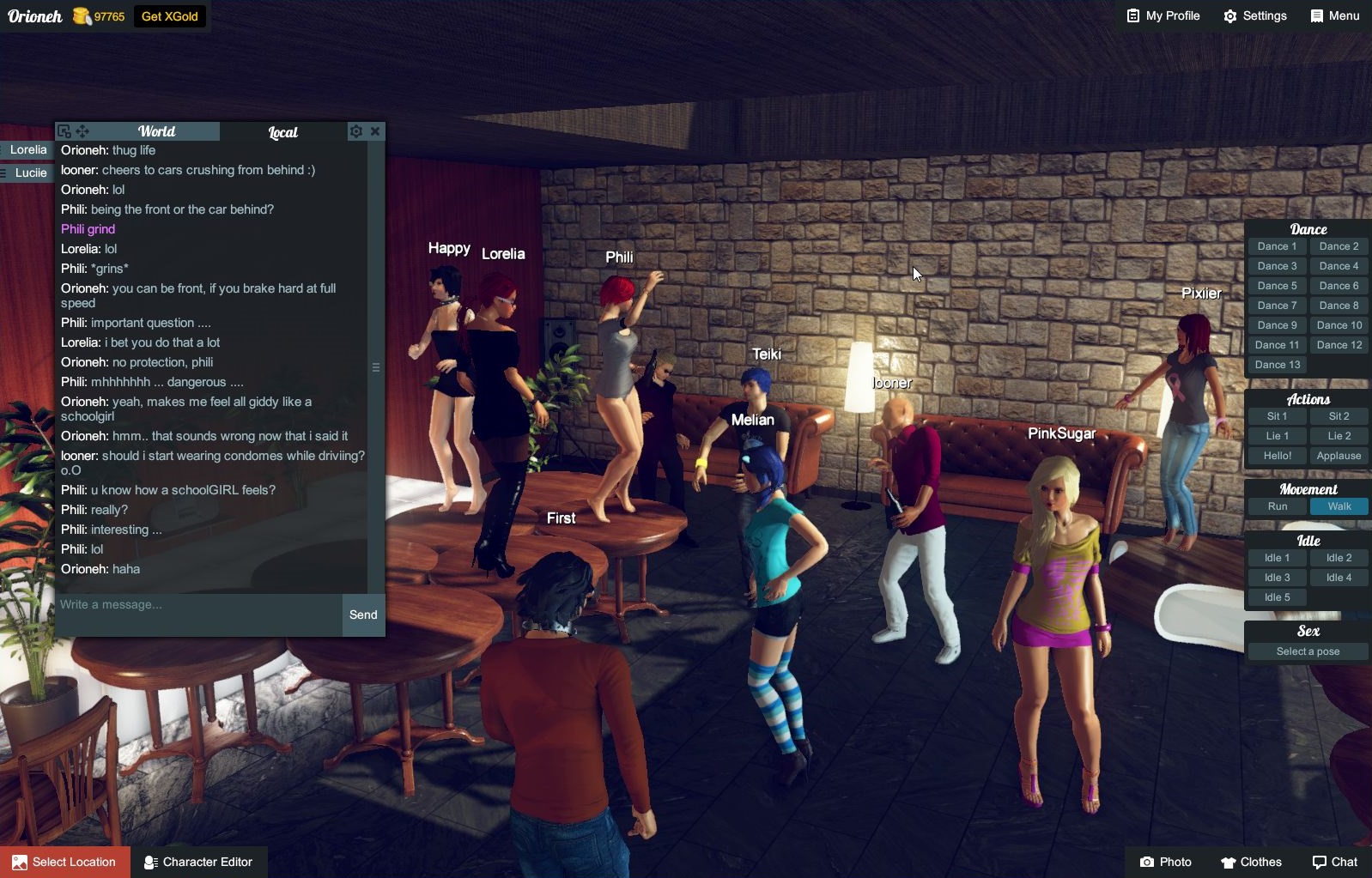Open the Character Editor

tap(198, 862)
